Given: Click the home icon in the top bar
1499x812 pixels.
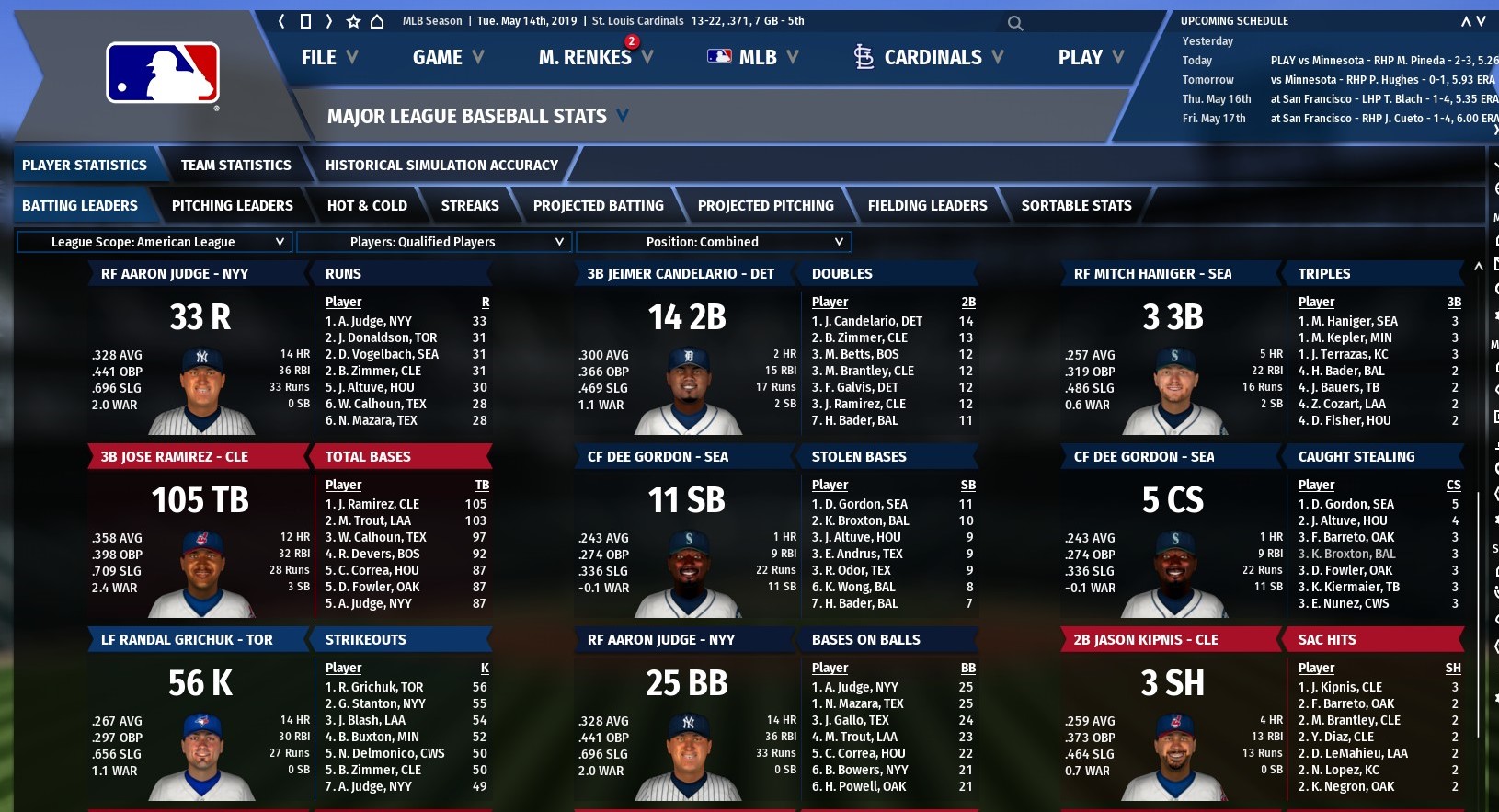Looking at the screenshot, I should [377, 21].
